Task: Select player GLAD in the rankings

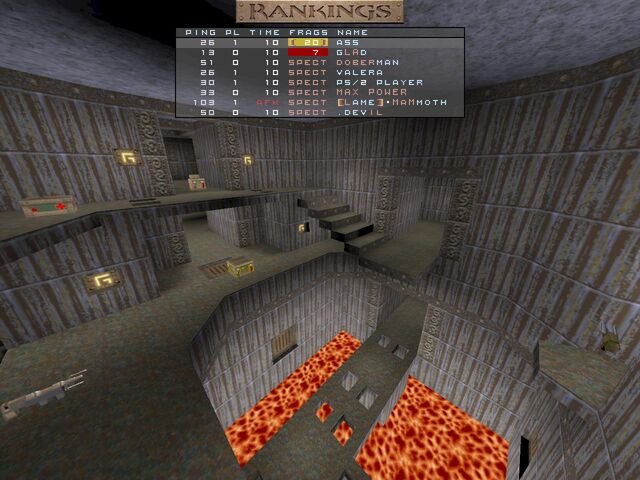Action: [x=320, y=52]
